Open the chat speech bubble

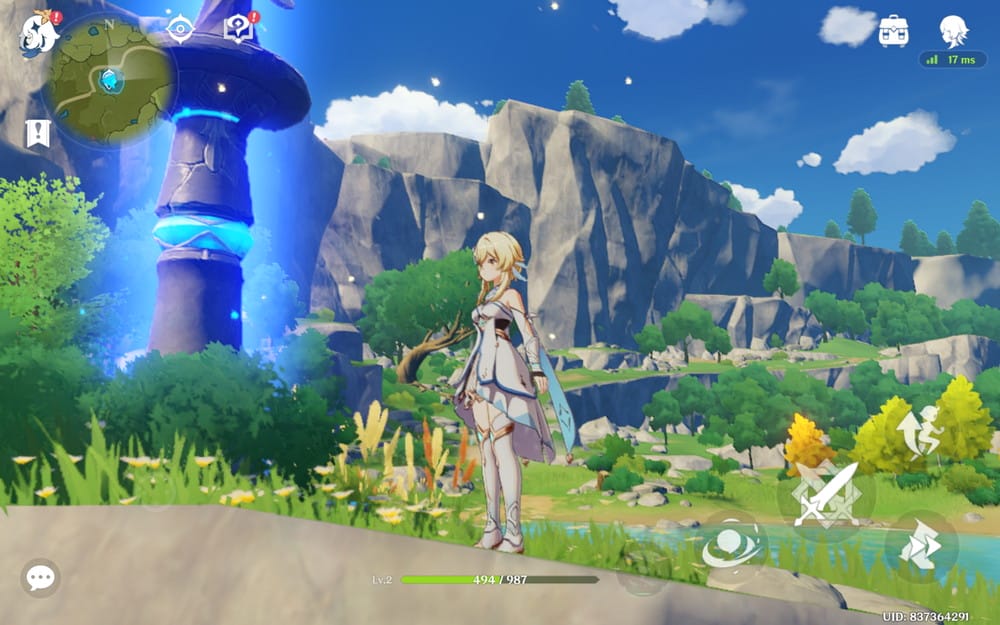(40, 577)
